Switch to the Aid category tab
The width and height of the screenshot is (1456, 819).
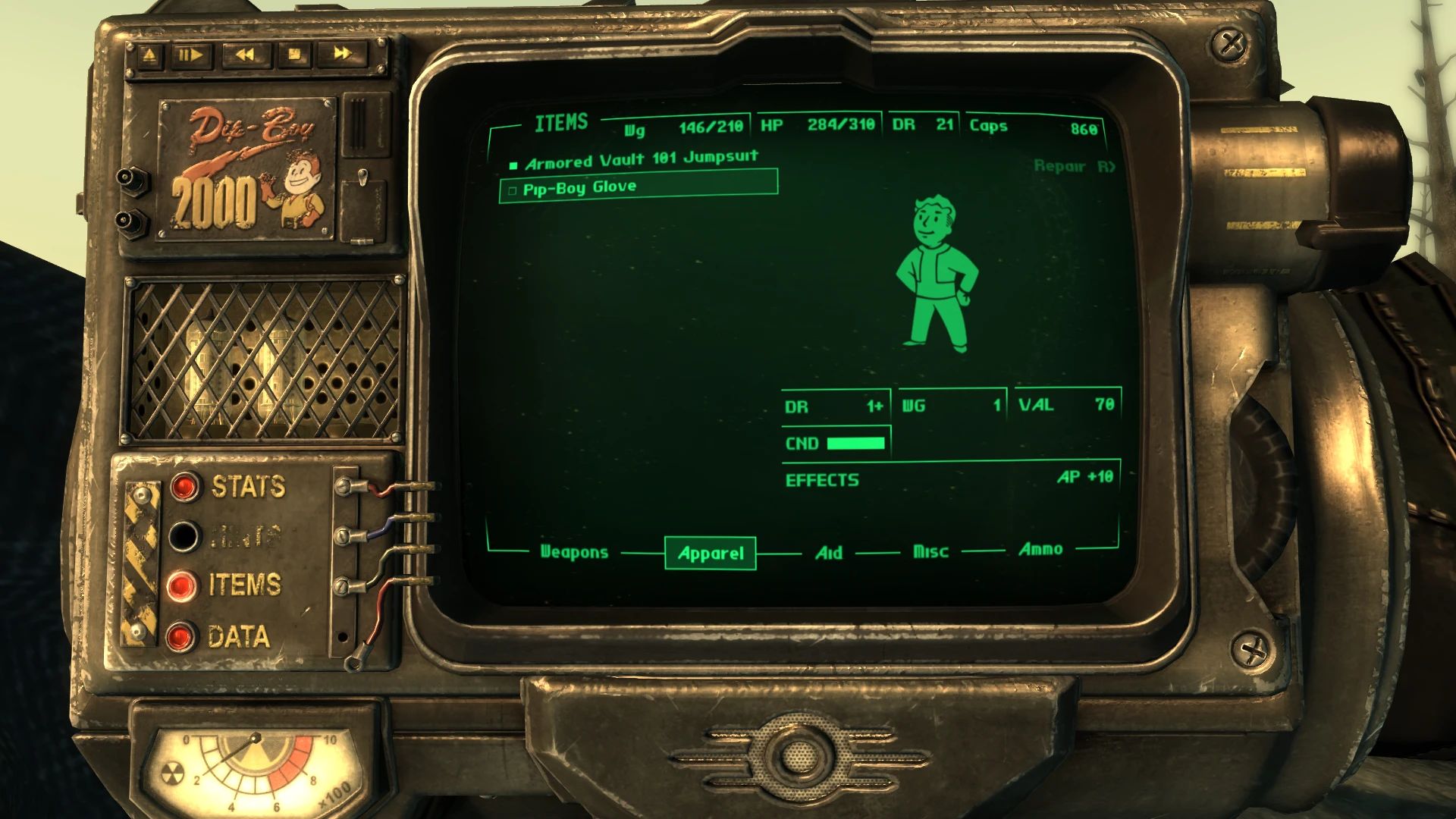pyautogui.click(x=829, y=553)
